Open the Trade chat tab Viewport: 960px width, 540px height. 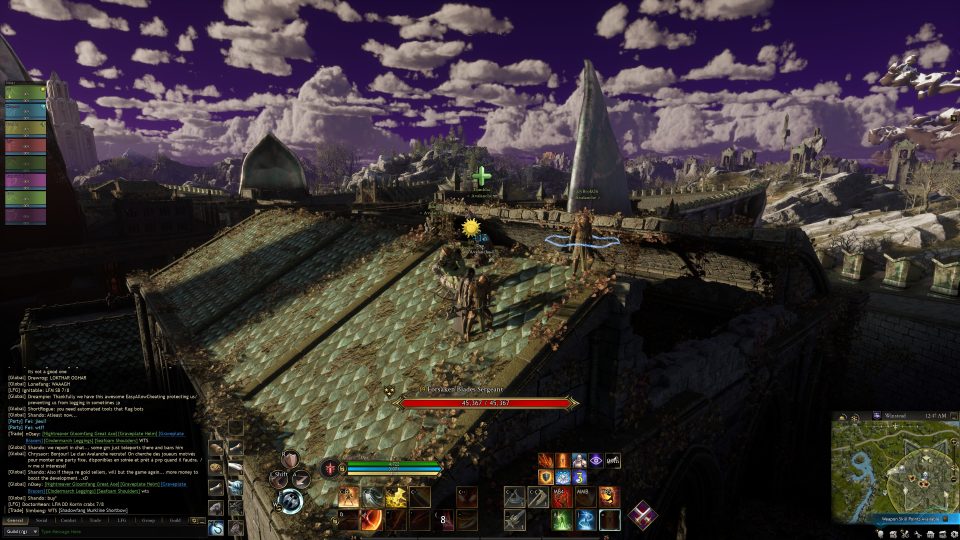[x=96, y=520]
